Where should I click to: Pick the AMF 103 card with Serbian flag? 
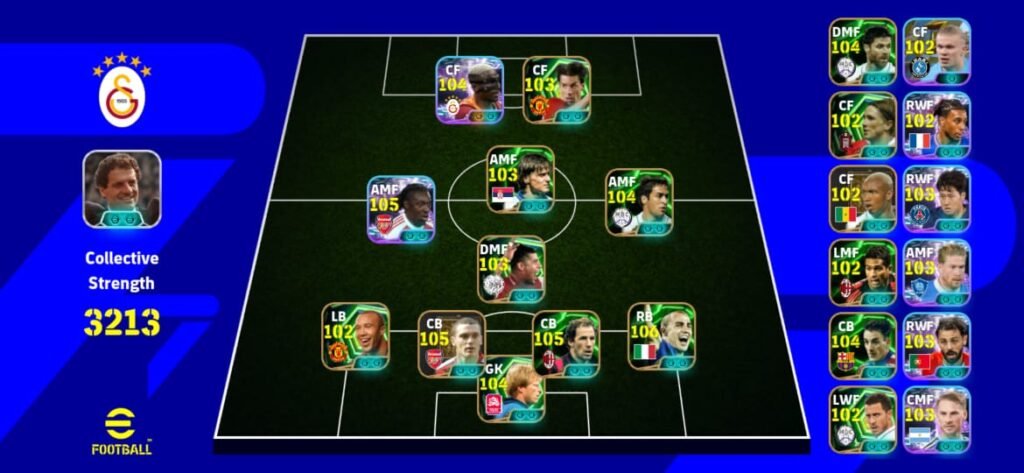tap(520, 179)
